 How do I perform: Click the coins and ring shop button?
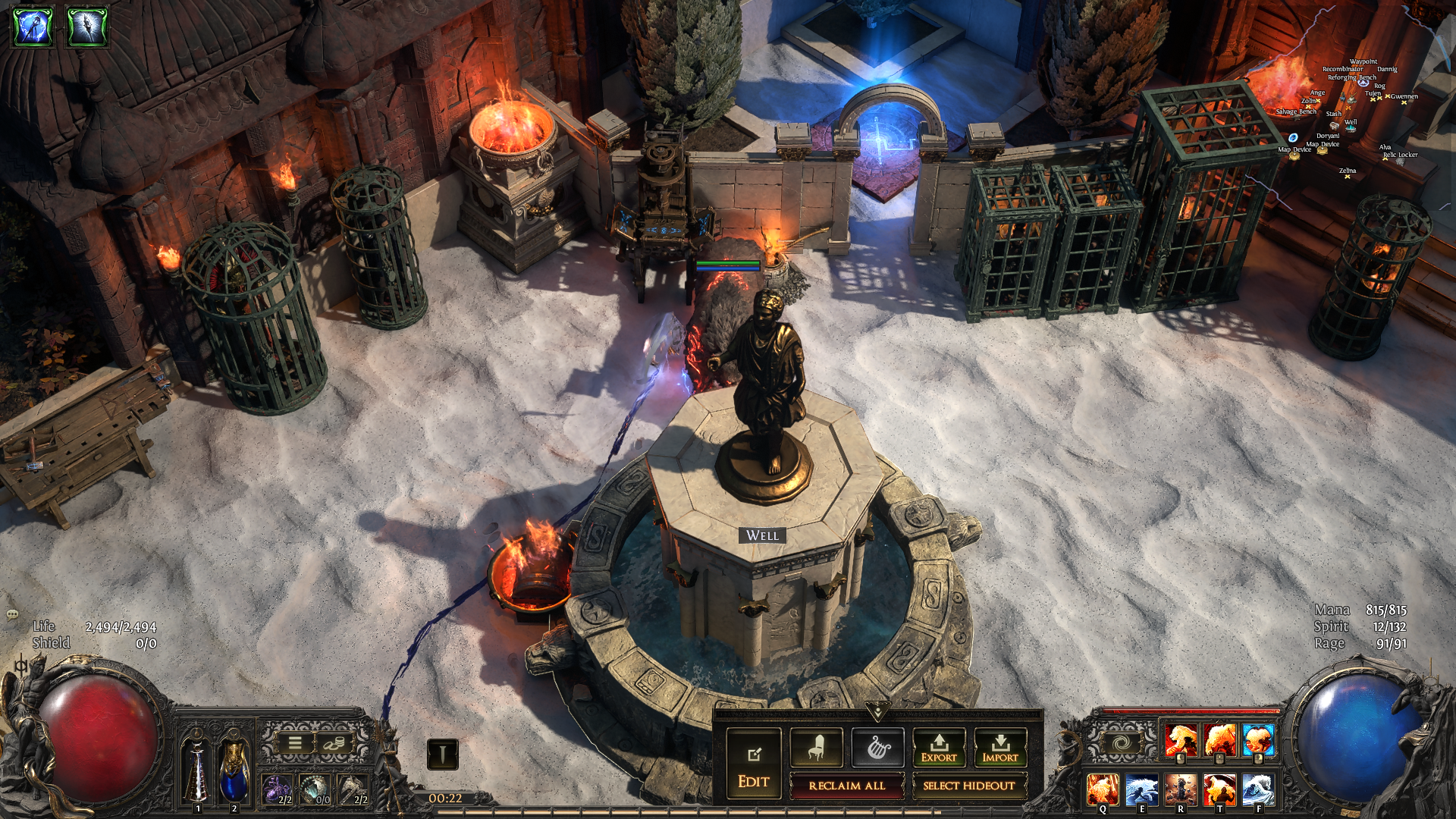tap(332, 743)
